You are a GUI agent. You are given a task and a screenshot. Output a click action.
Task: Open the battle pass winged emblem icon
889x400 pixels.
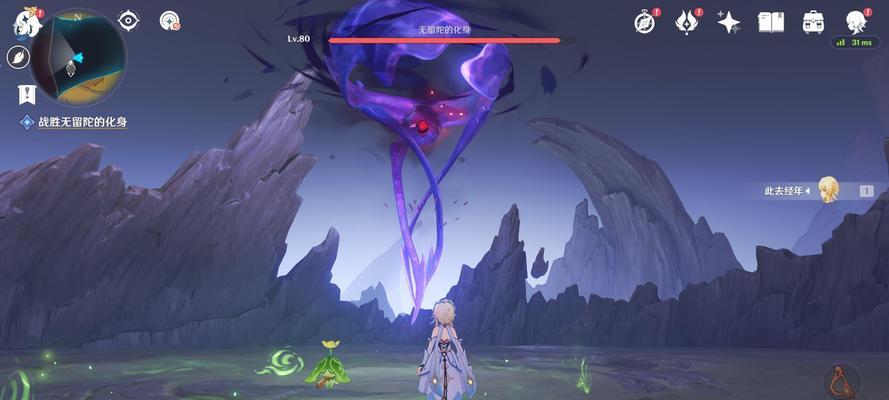(x=687, y=21)
